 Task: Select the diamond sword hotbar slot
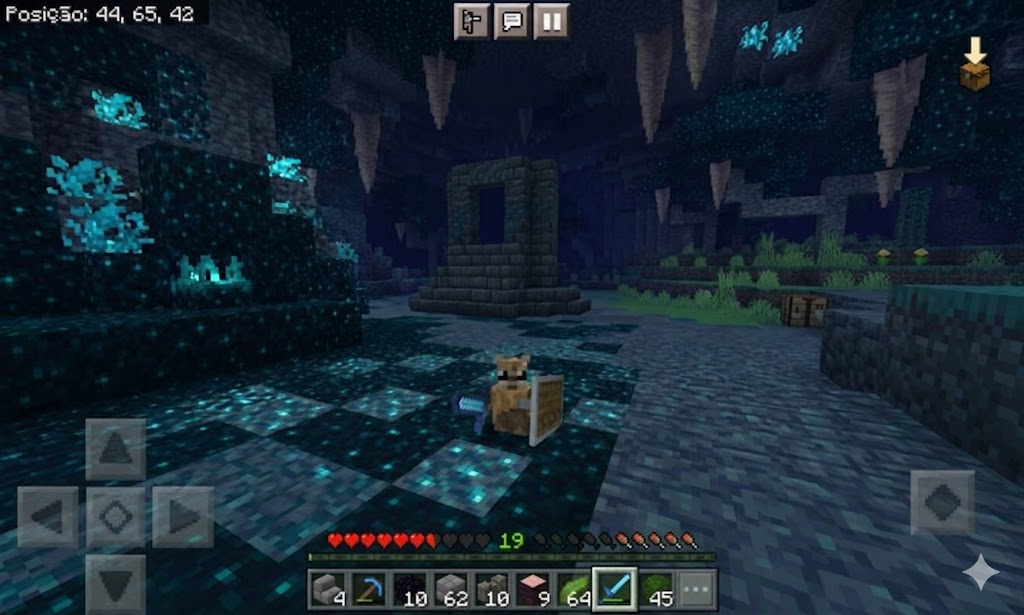611,587
